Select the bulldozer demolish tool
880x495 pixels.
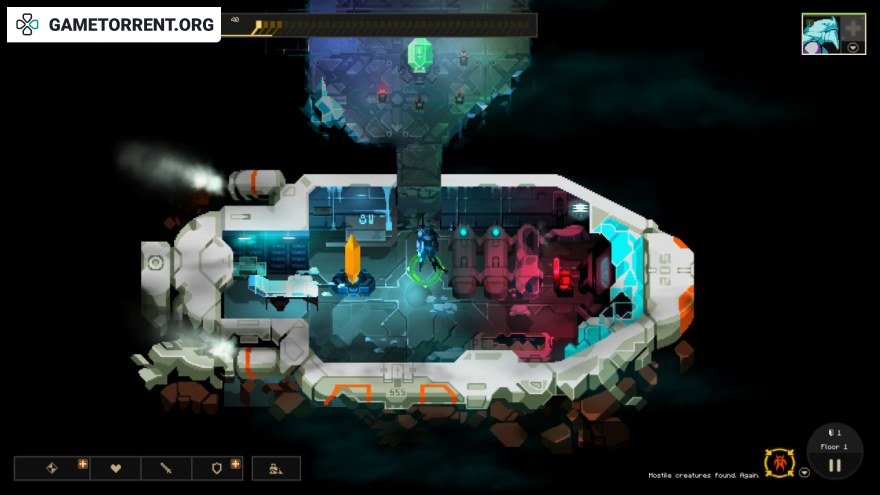(x=275, y=468)
